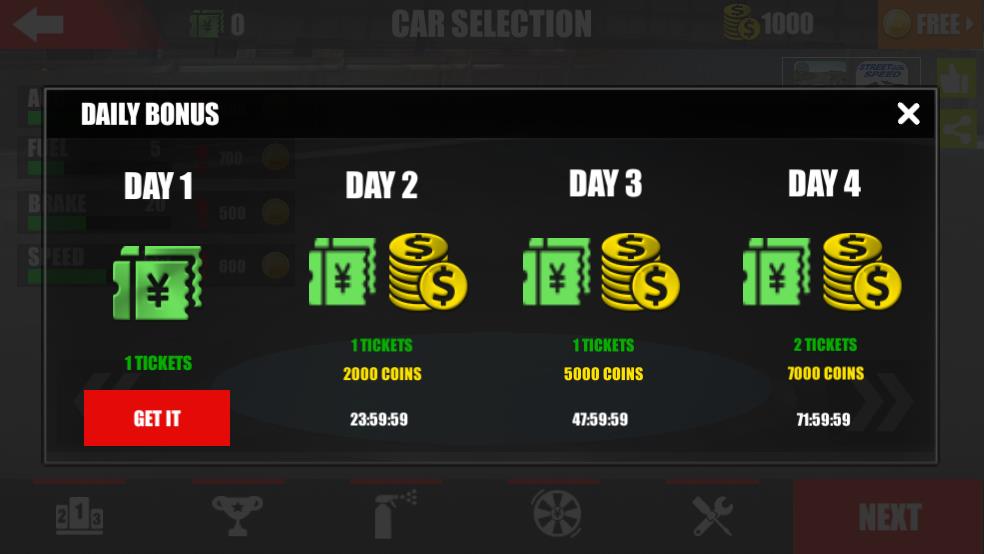
Task: Proceed with the NEXT button
Action: pos(888,517)
